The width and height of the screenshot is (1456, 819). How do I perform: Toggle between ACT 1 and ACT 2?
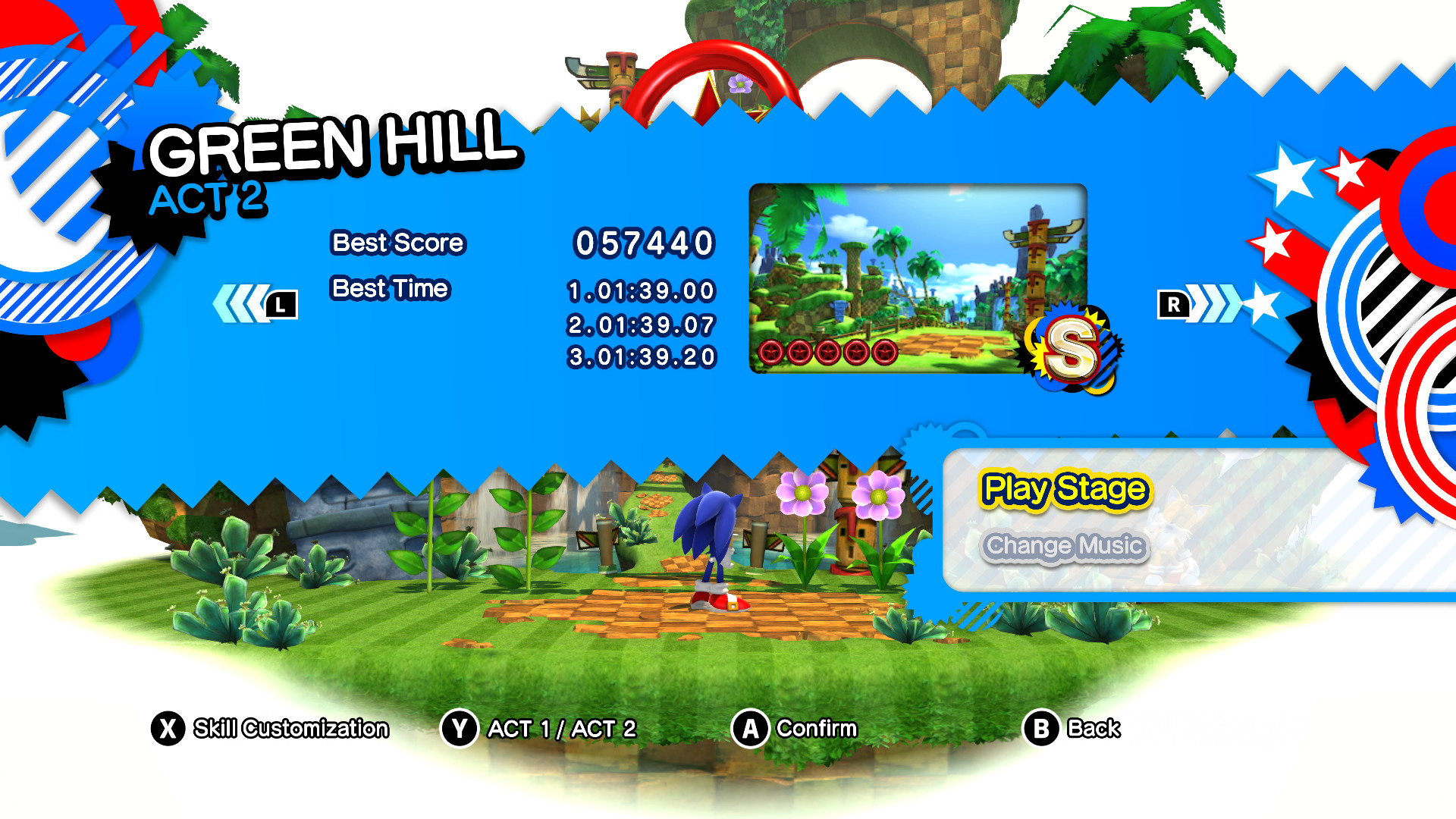561,729
